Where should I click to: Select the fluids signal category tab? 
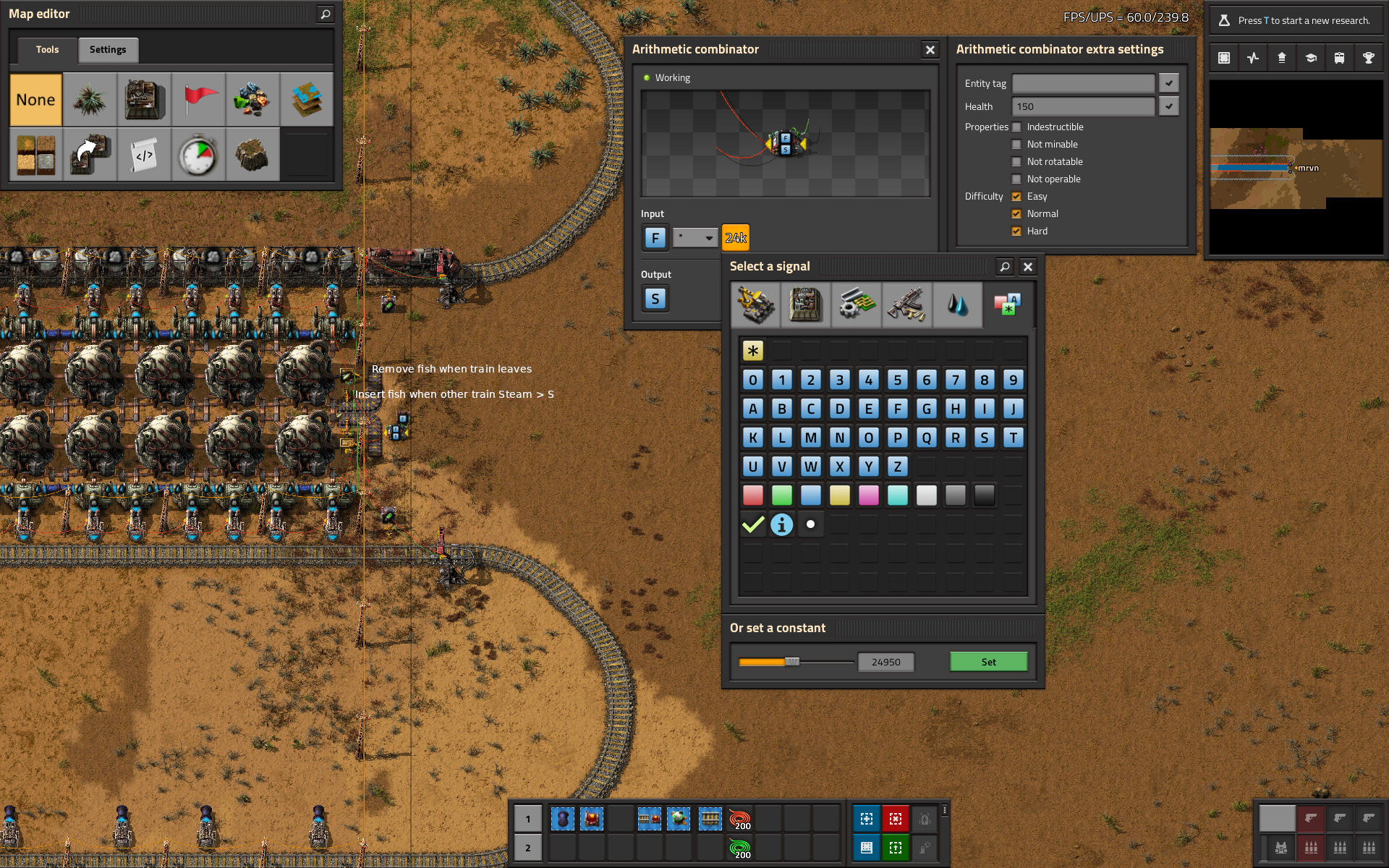coord(957,305)
